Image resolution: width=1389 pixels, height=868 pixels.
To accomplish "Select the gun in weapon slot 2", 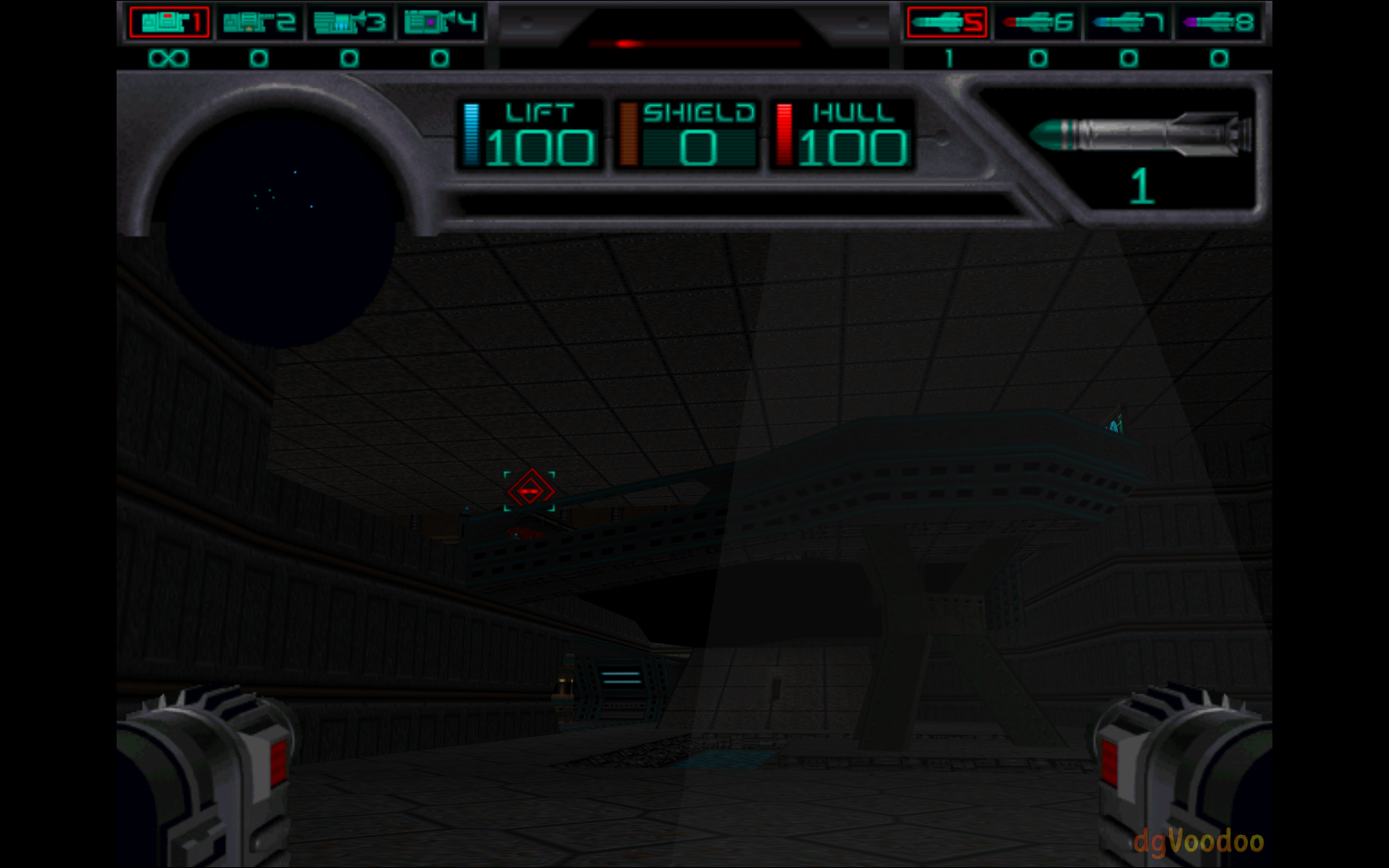I will click(x=260, y=23).
